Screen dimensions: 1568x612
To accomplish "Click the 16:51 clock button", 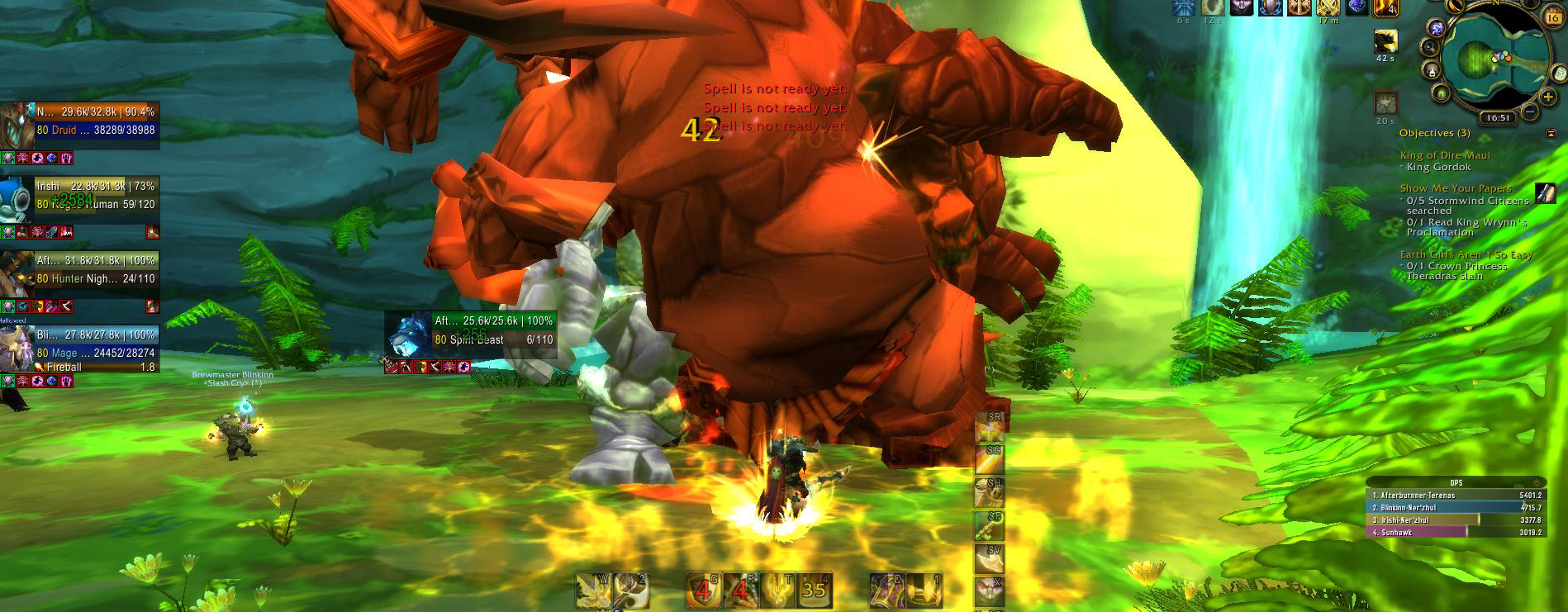I will coord(1497,118).
